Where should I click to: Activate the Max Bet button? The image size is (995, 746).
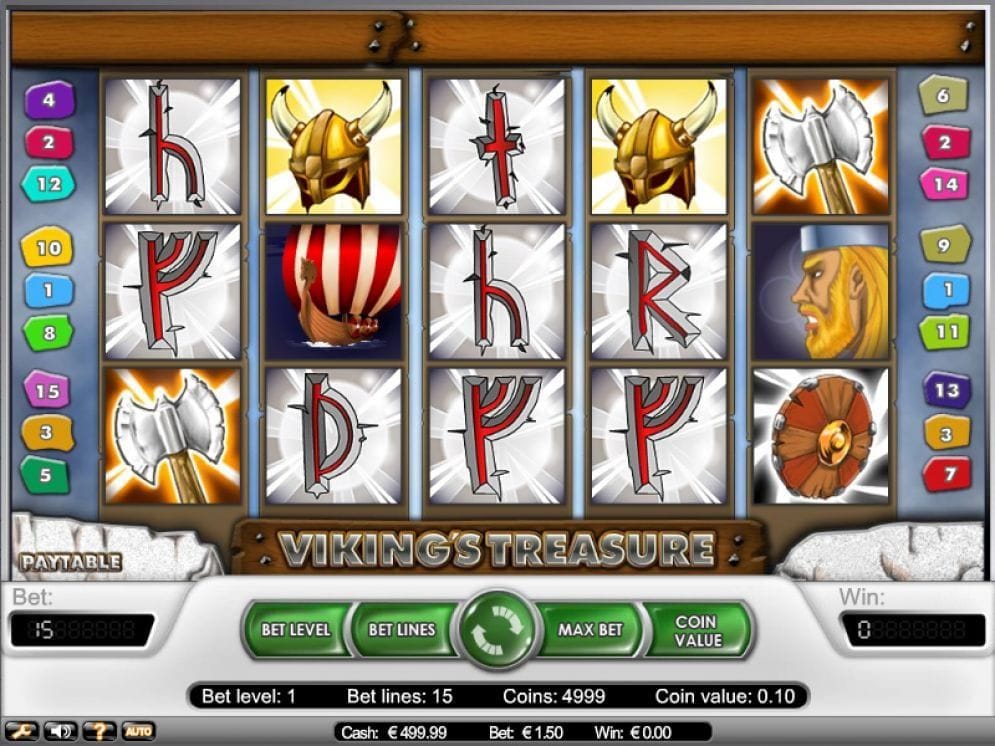(590, 630)
